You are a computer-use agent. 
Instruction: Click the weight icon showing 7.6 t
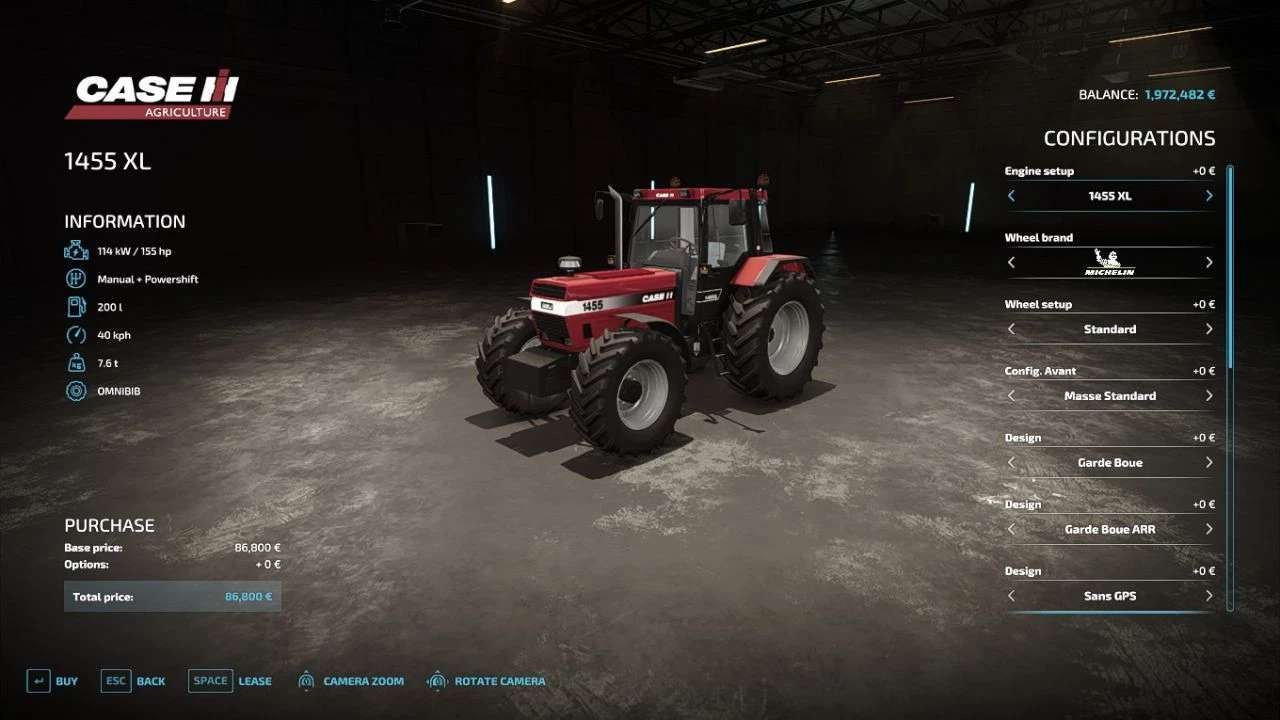pyautogui.click(x=76, y=362)
